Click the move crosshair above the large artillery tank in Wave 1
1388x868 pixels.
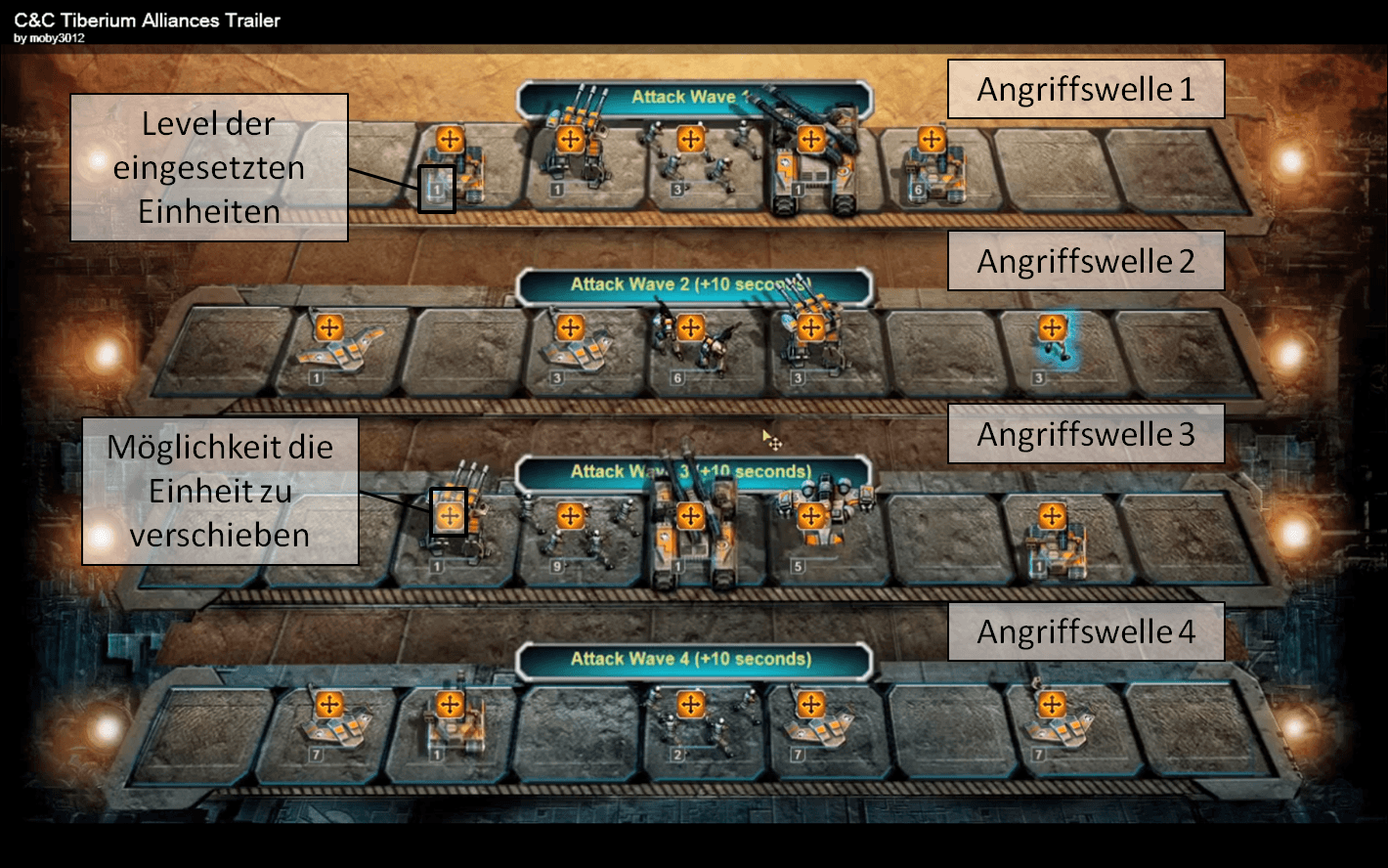coord(810,139)
